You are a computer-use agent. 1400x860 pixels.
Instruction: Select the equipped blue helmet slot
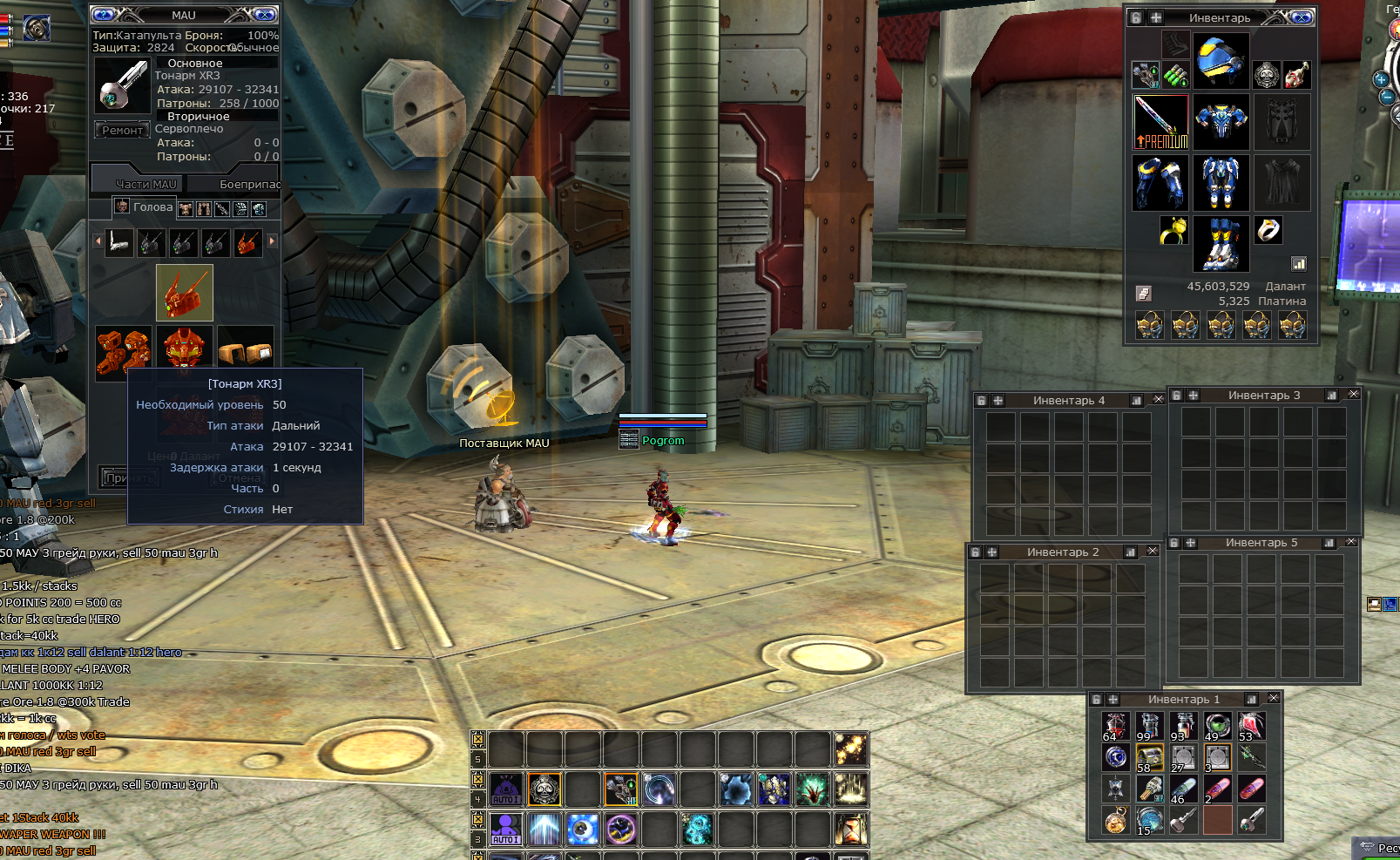1221,59
